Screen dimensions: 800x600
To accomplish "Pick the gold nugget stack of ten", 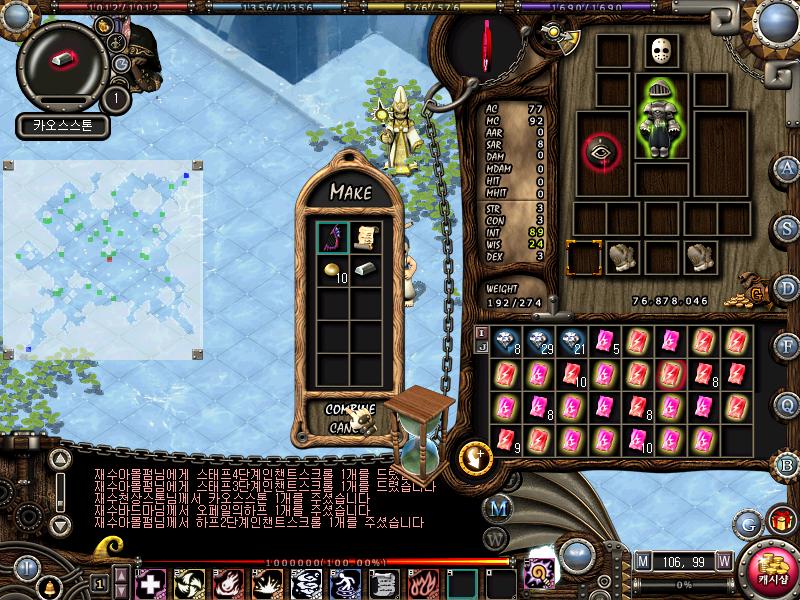I will pos(333,270).
